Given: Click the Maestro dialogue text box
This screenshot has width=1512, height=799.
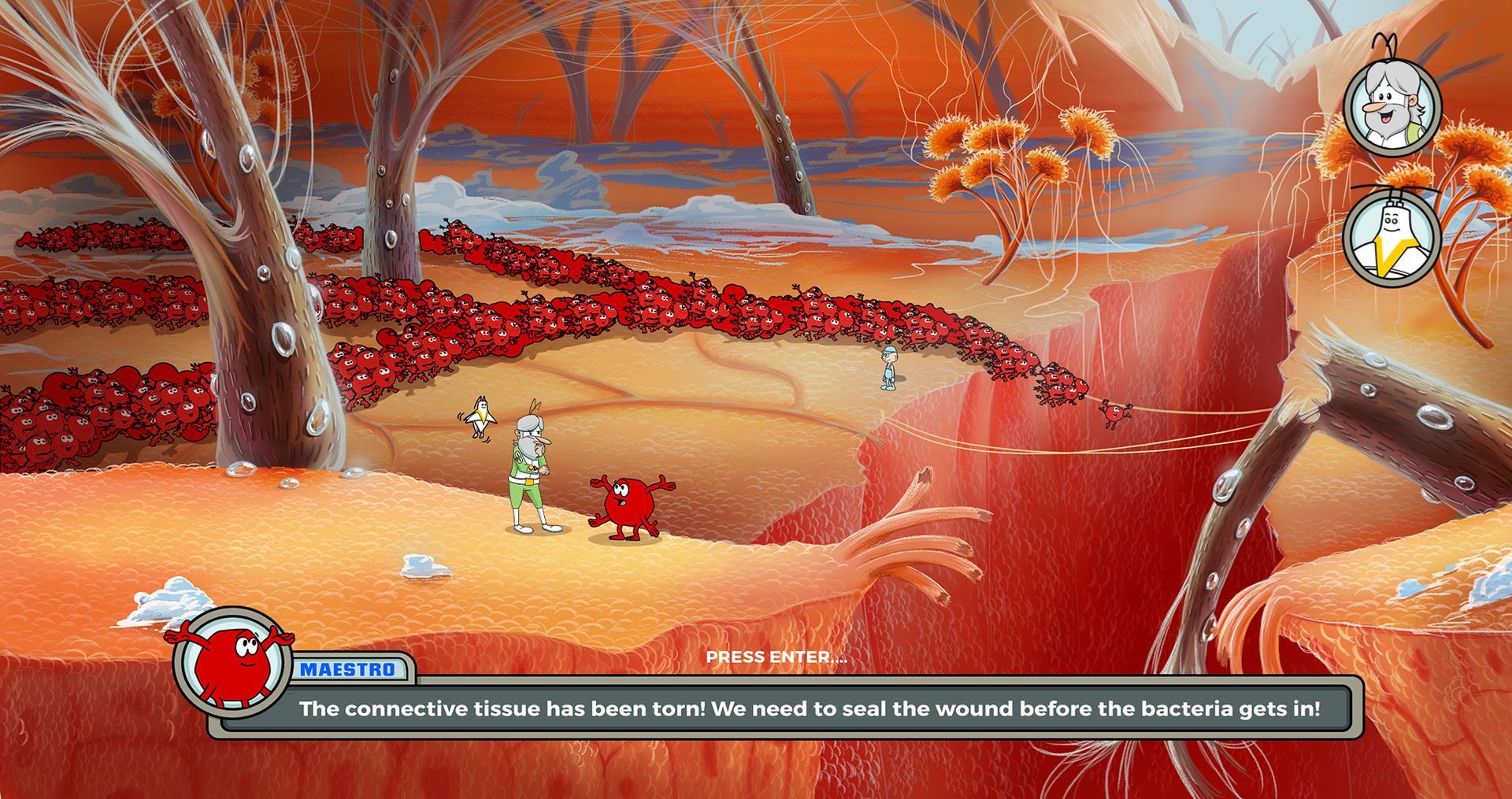Looking at the screenshot, I should (809, 709).
